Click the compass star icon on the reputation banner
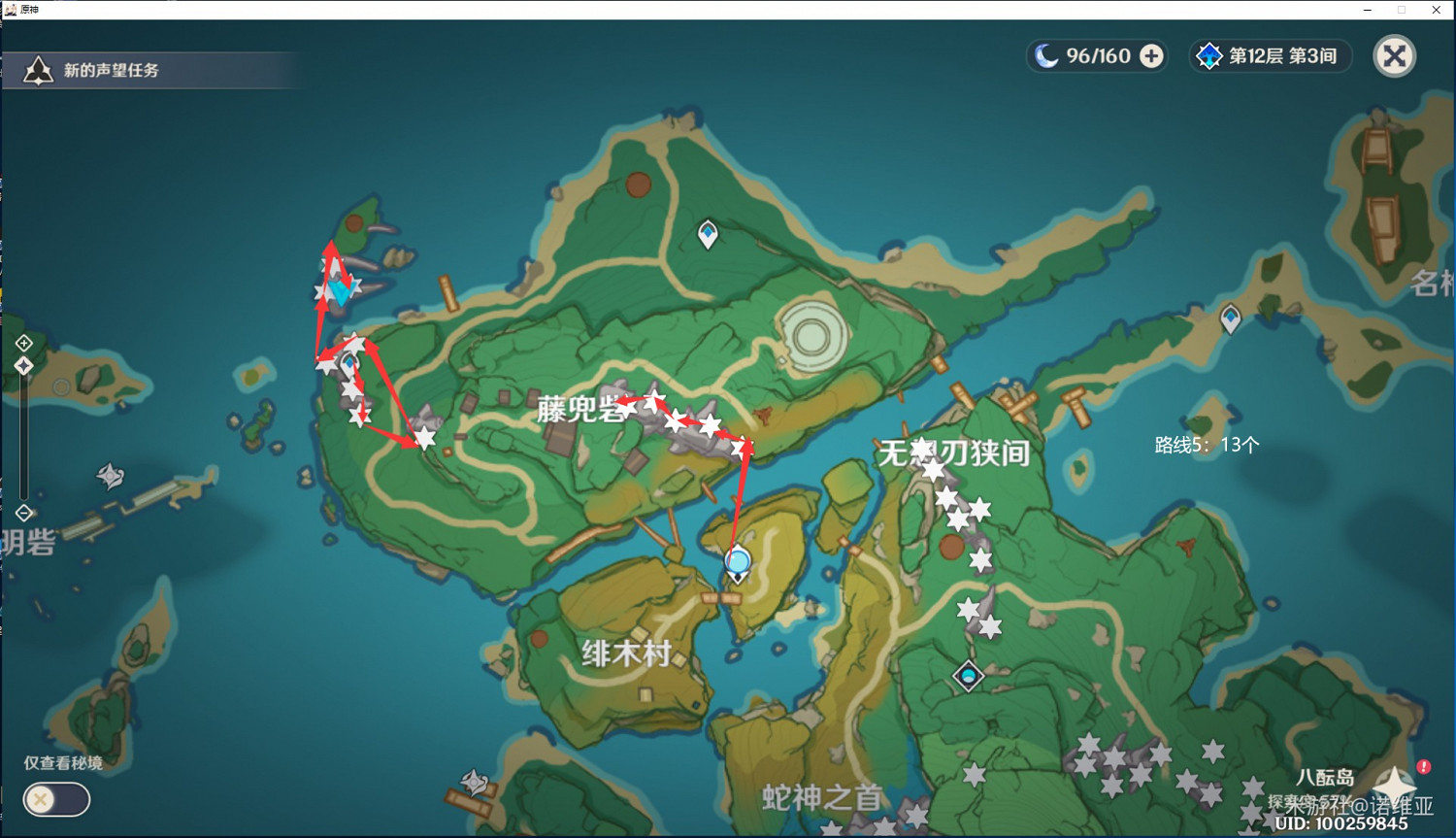This screenshot has width=1456, height=838. click(x=37, y=69)
